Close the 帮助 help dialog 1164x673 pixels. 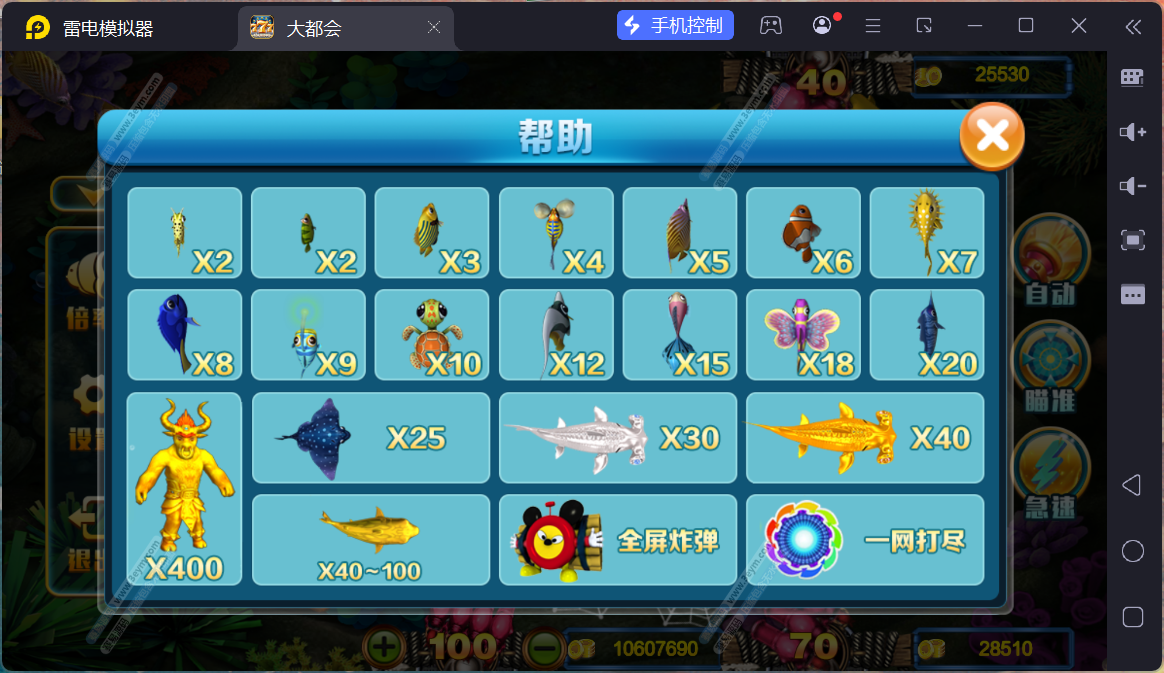(x=991, y=136)
